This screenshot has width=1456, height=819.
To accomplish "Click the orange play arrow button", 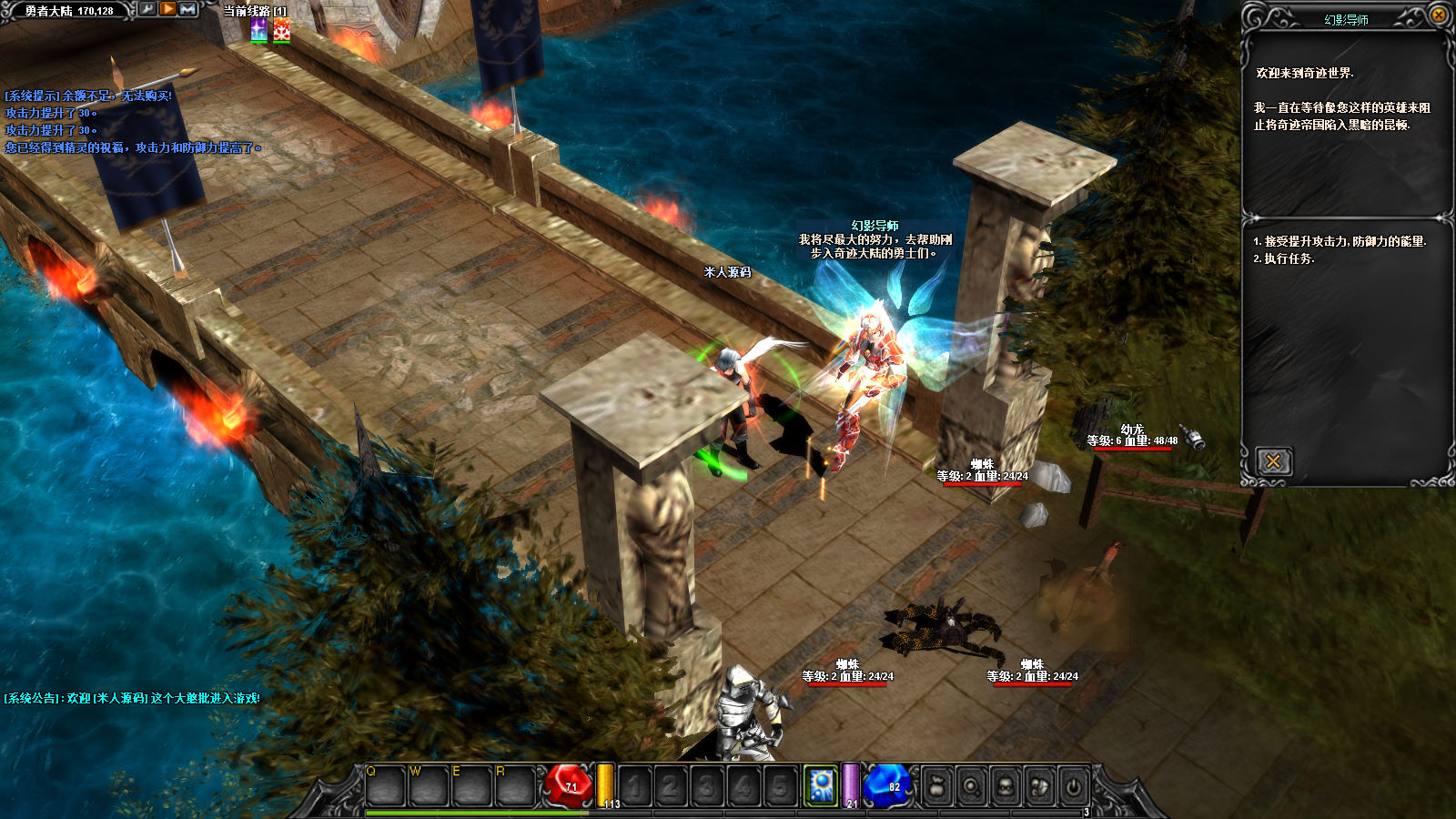I will point(168,9).
